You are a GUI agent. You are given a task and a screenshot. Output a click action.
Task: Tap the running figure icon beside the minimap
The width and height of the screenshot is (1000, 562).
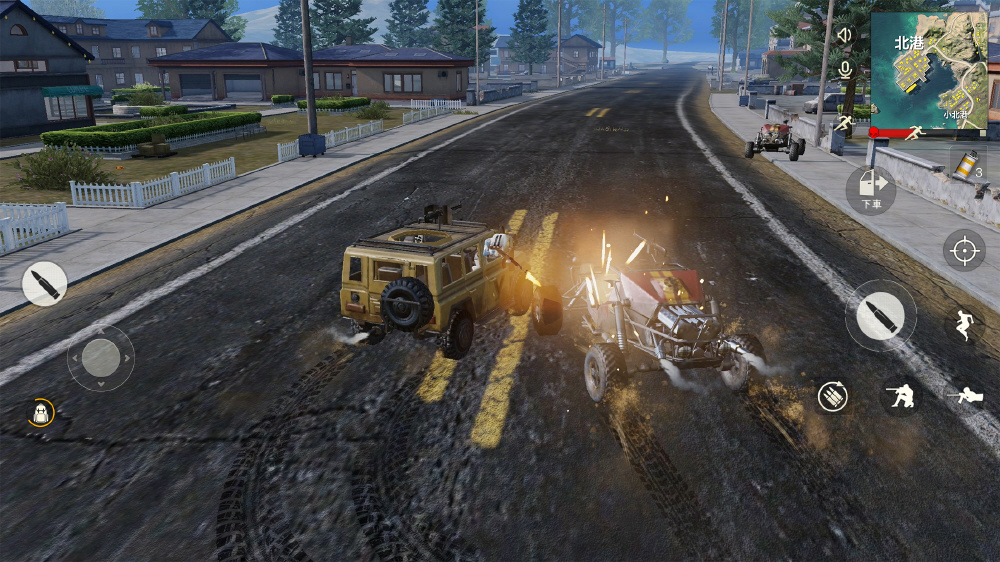(x=845, y=124)
